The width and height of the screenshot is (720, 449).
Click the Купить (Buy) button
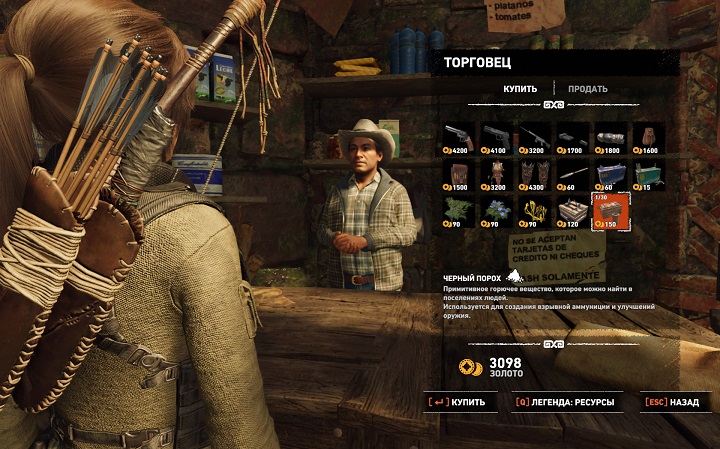pos(459,403)
